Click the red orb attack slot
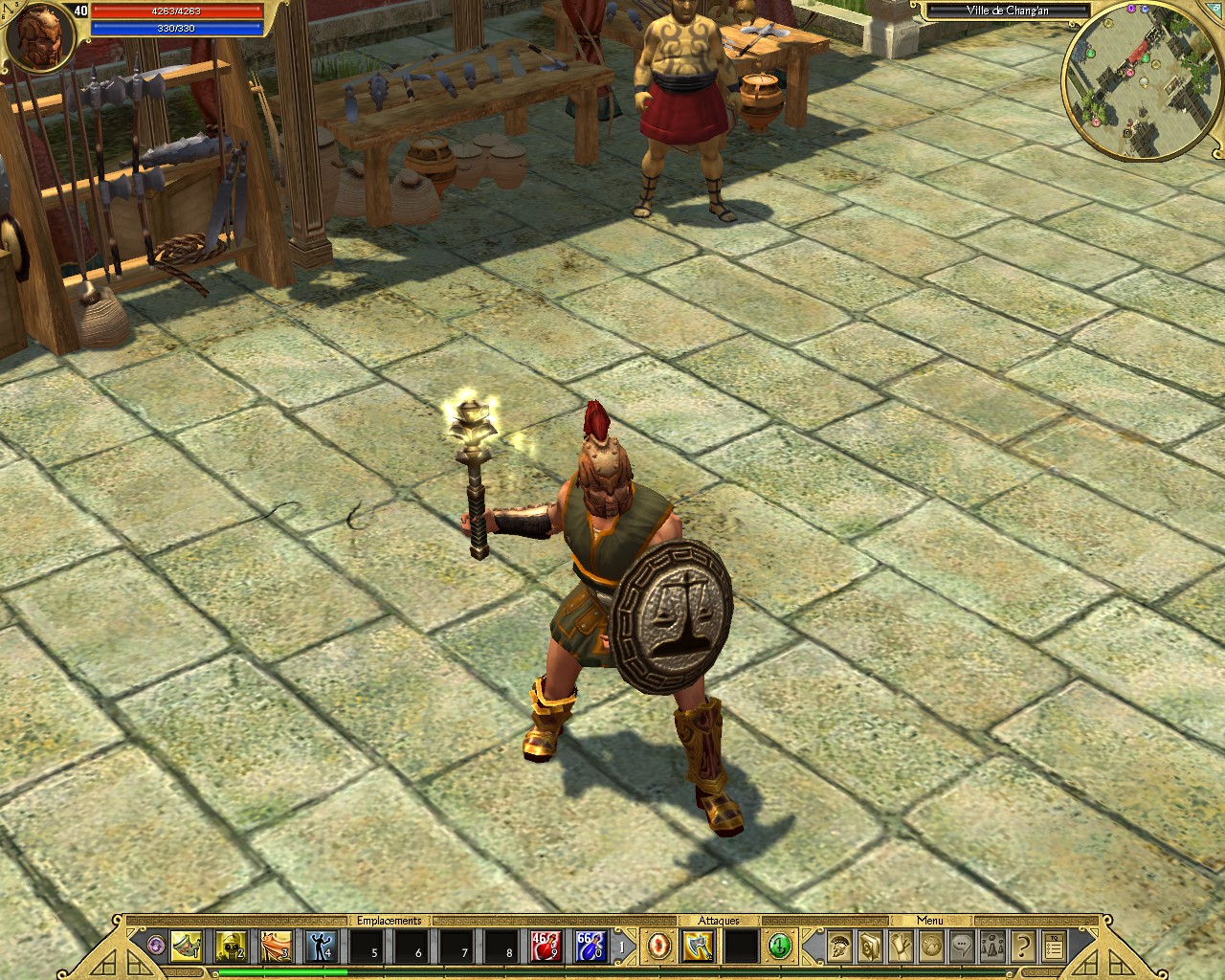This screenshot has height=980, width=1225. click(x=661, y=947)
